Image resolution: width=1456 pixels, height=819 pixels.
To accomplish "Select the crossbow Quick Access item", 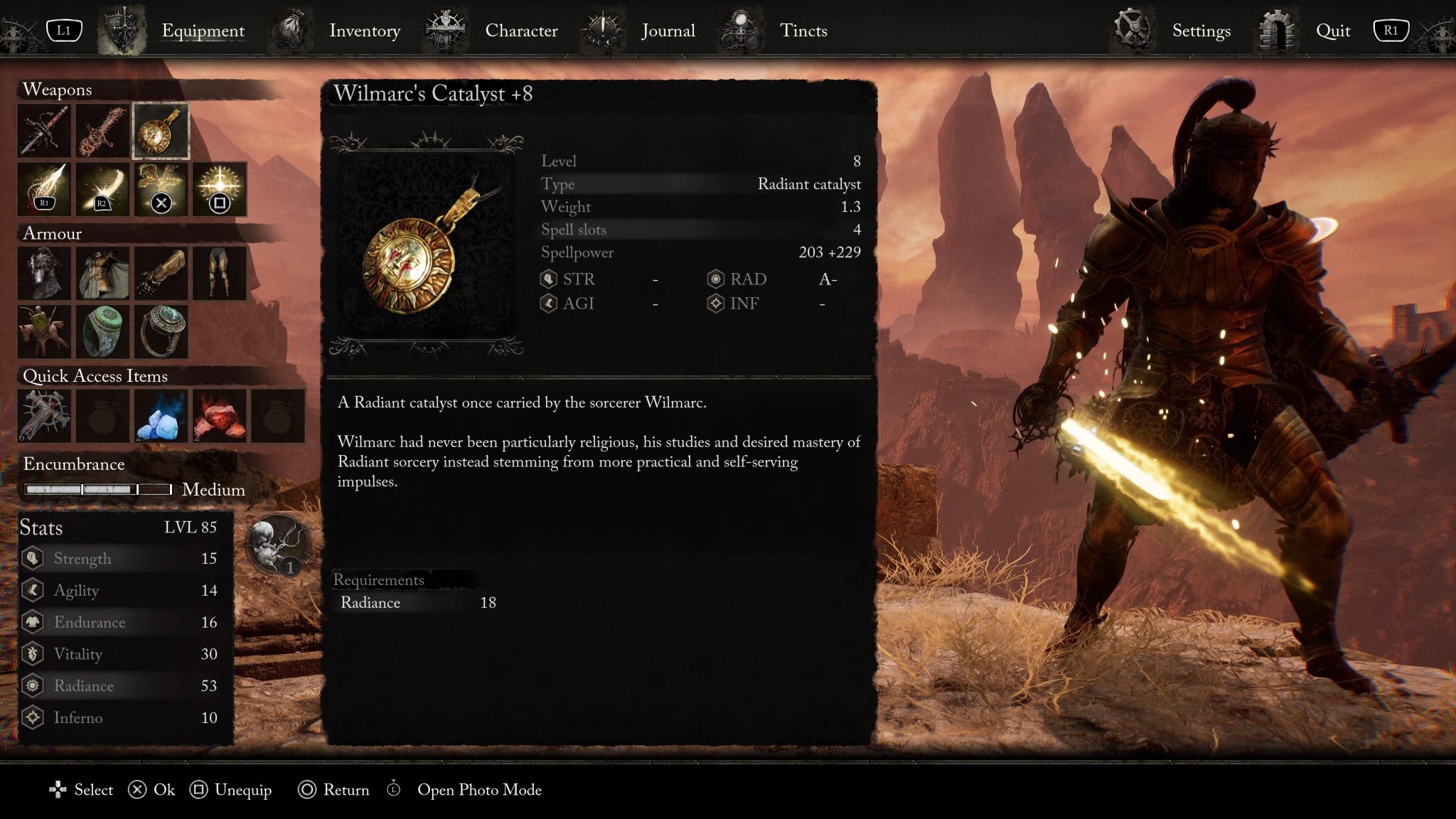I will tap(44, 416).
